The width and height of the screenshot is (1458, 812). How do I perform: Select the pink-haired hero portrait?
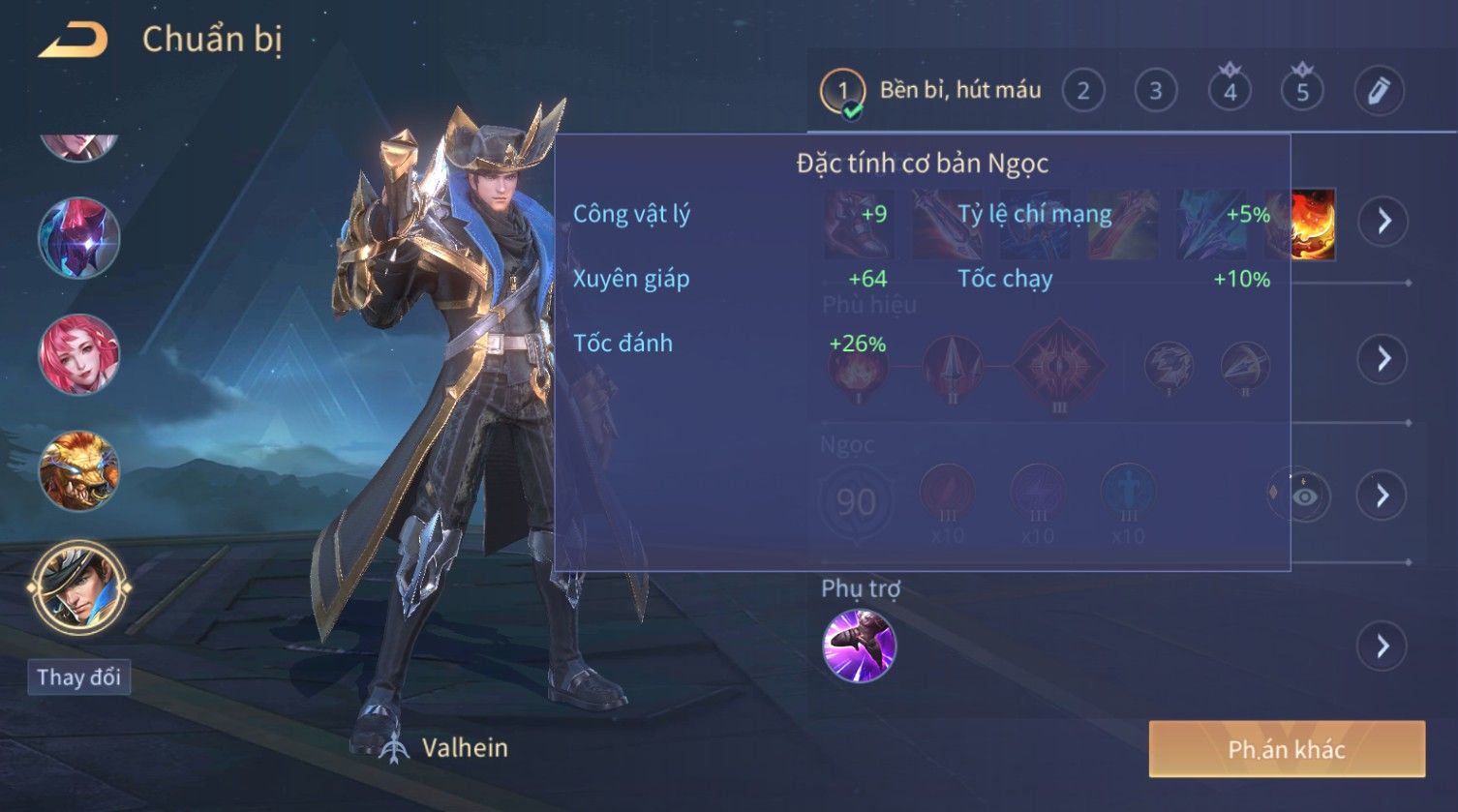[x=78, y=354]
